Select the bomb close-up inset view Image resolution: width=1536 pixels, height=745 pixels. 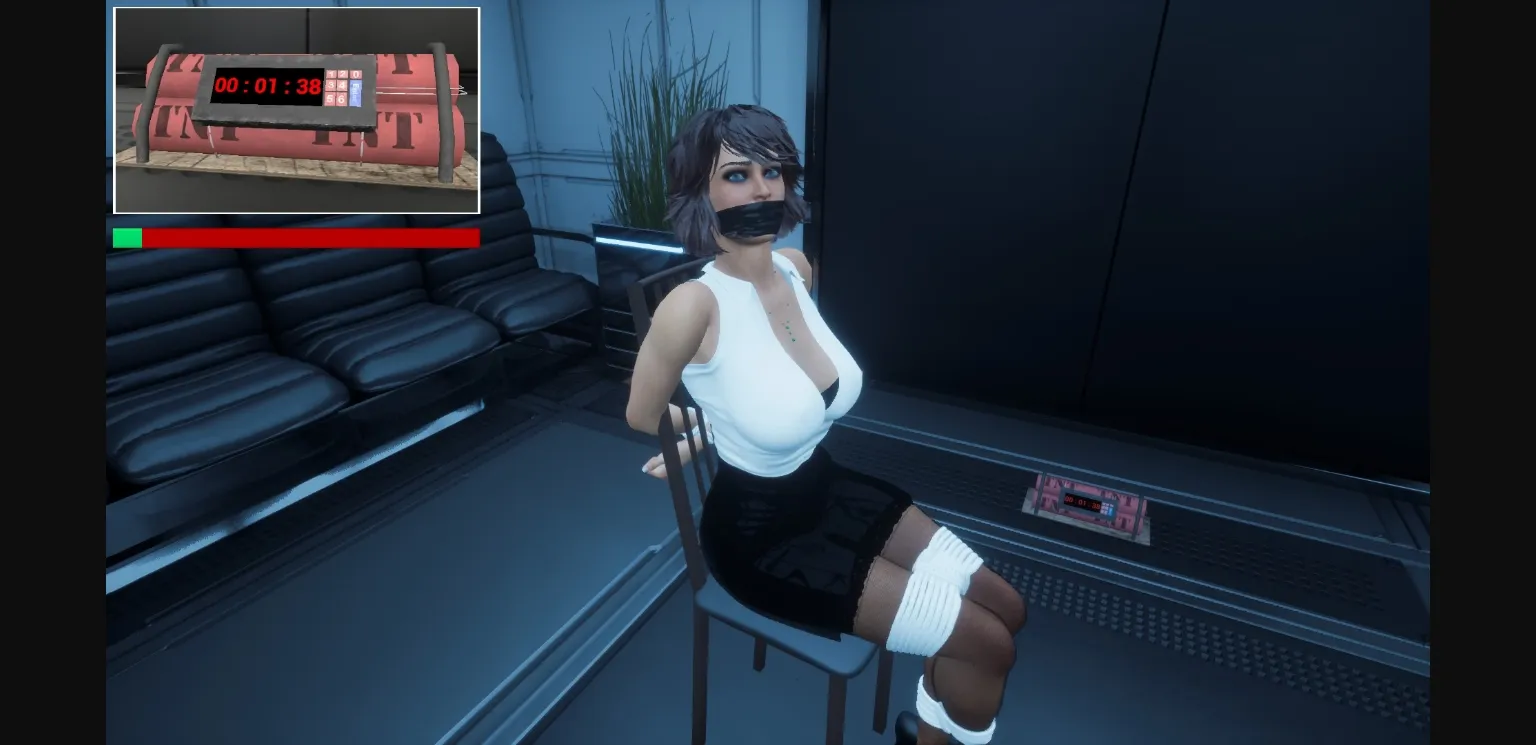296,110
